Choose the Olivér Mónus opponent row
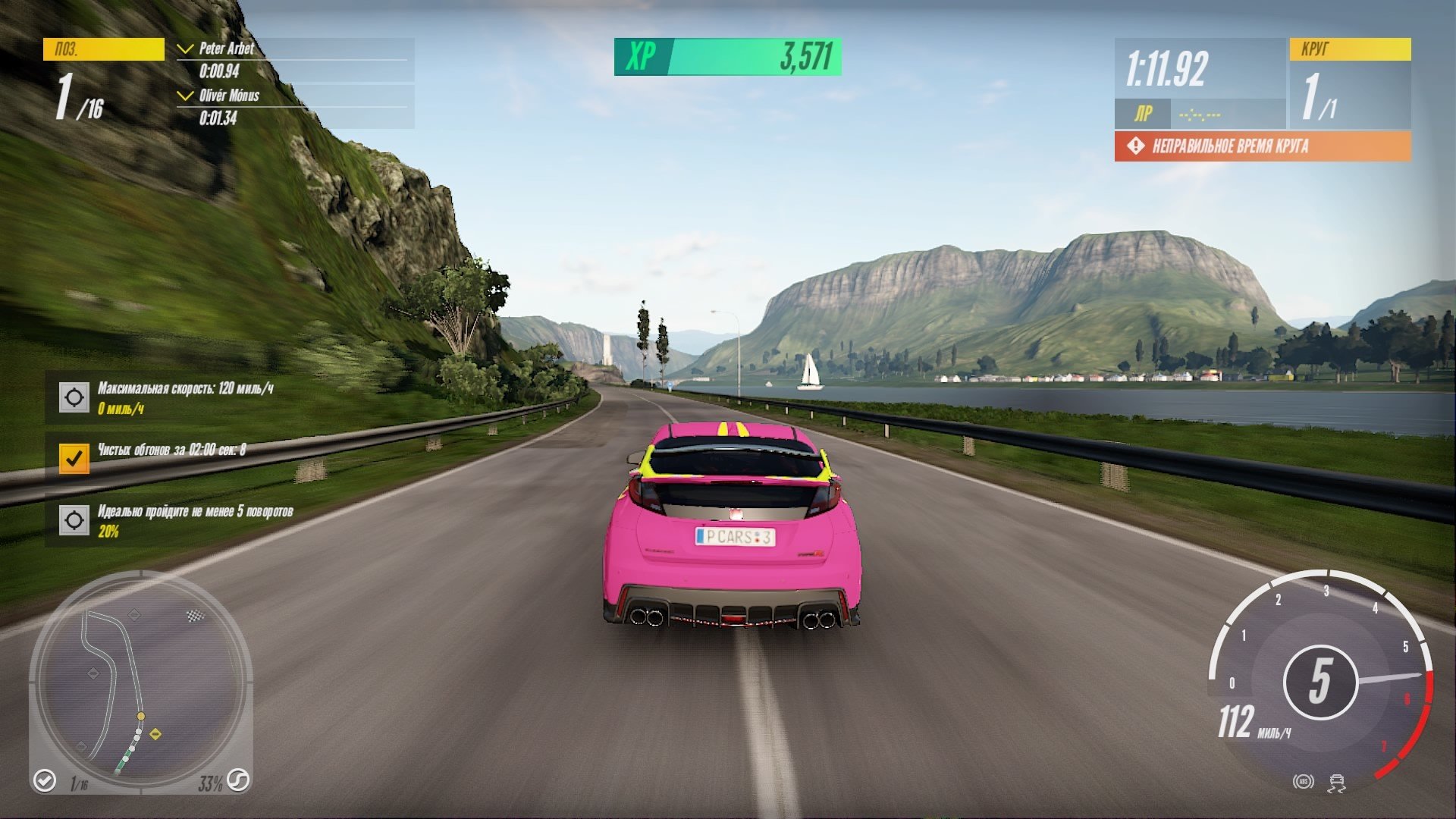Viewport: 1456px width, 819px height. 295,107
